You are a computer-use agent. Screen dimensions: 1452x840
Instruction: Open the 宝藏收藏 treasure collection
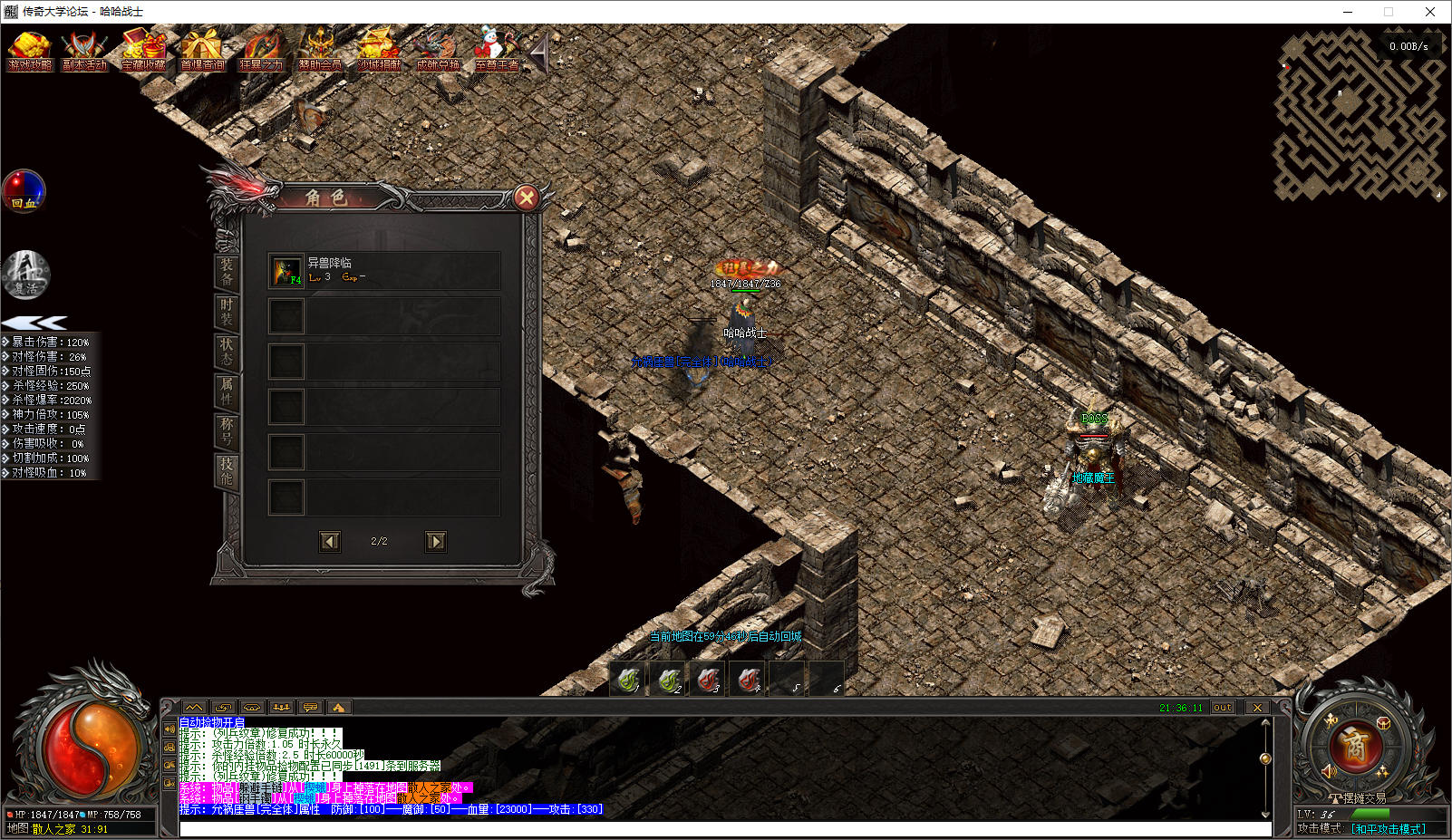pyautogui.click(x=143, y=51)
